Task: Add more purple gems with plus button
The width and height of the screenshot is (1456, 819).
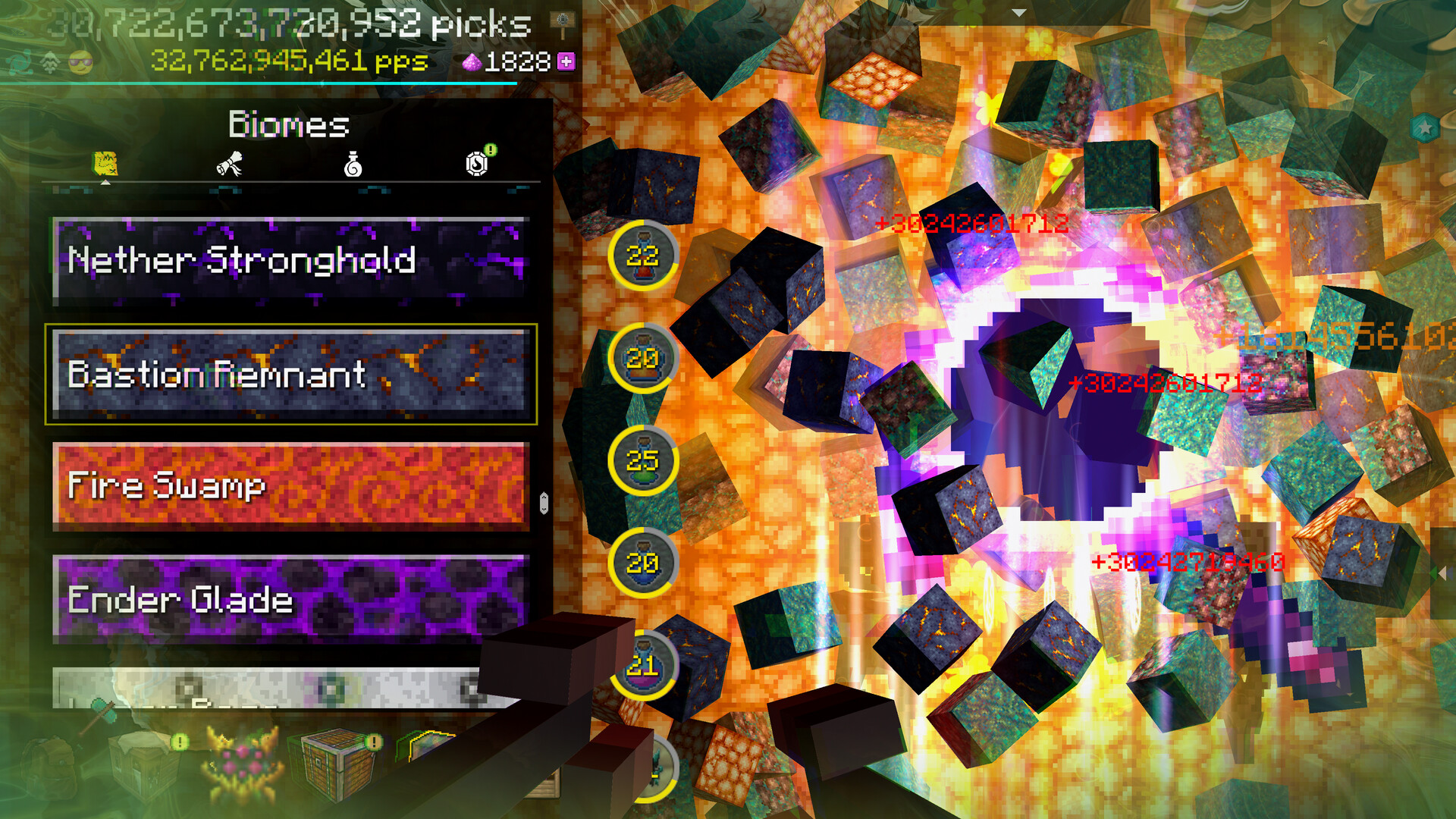Action: click(x=566, y=61)
